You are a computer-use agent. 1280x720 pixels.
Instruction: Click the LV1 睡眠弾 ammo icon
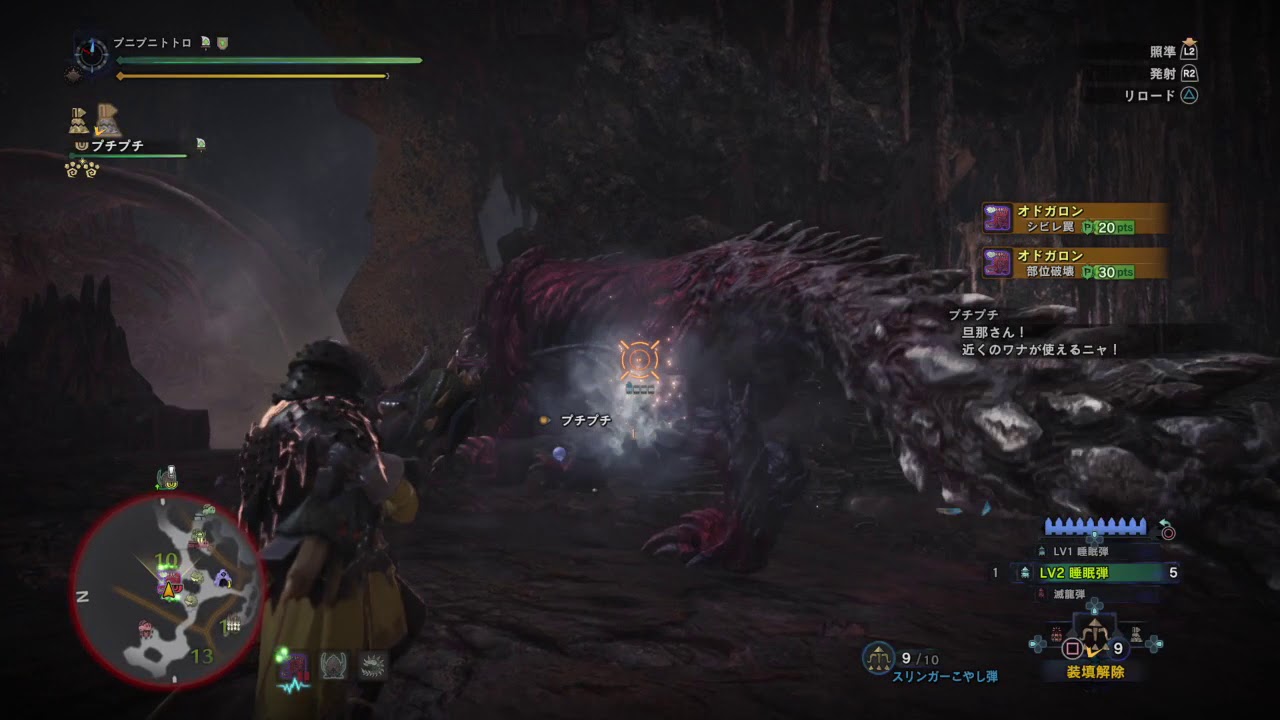[x=1042, y=552]
